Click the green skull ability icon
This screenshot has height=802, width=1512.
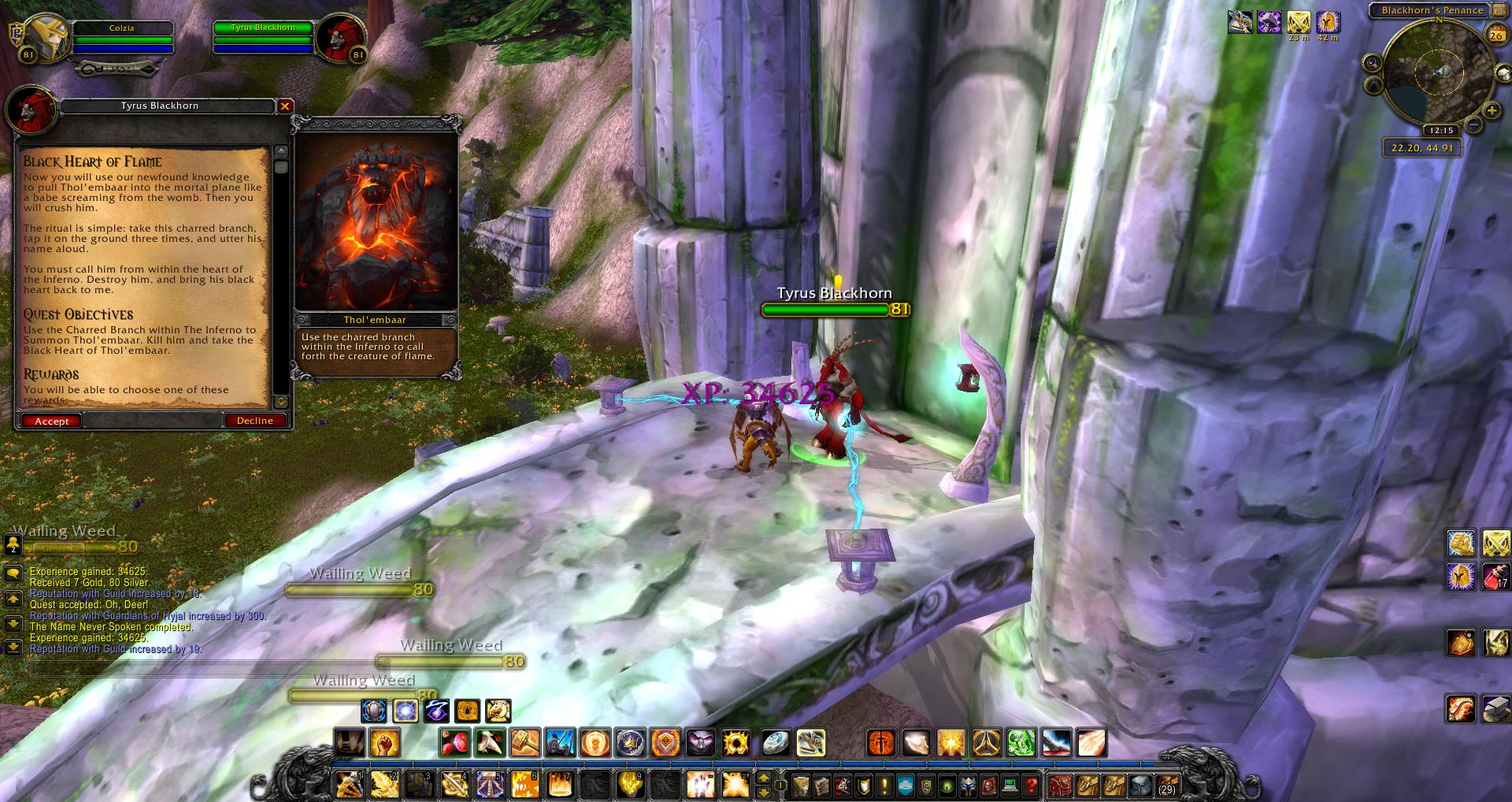point(1021,743)
